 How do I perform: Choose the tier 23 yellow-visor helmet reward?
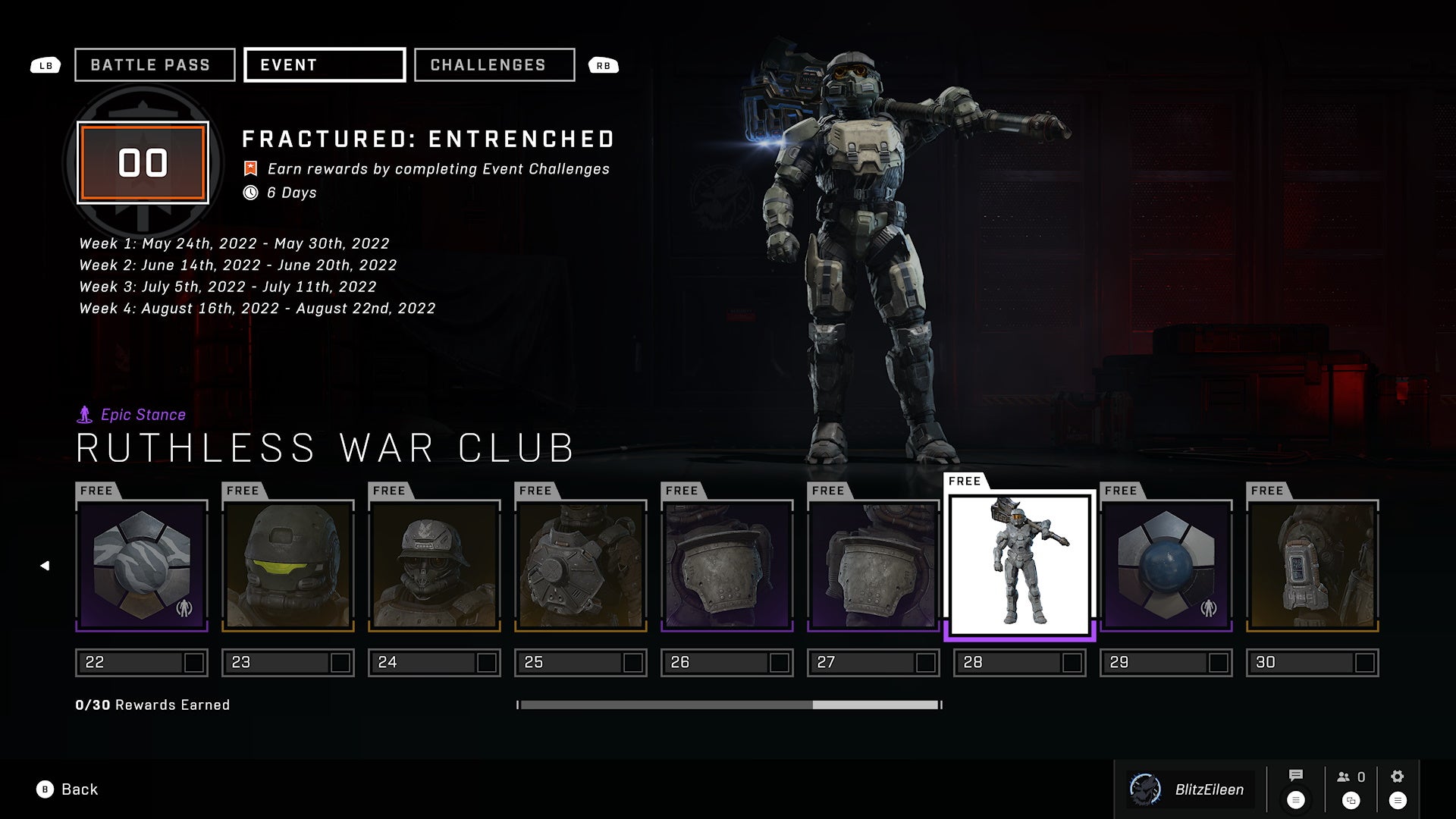[x=288, y=566]
